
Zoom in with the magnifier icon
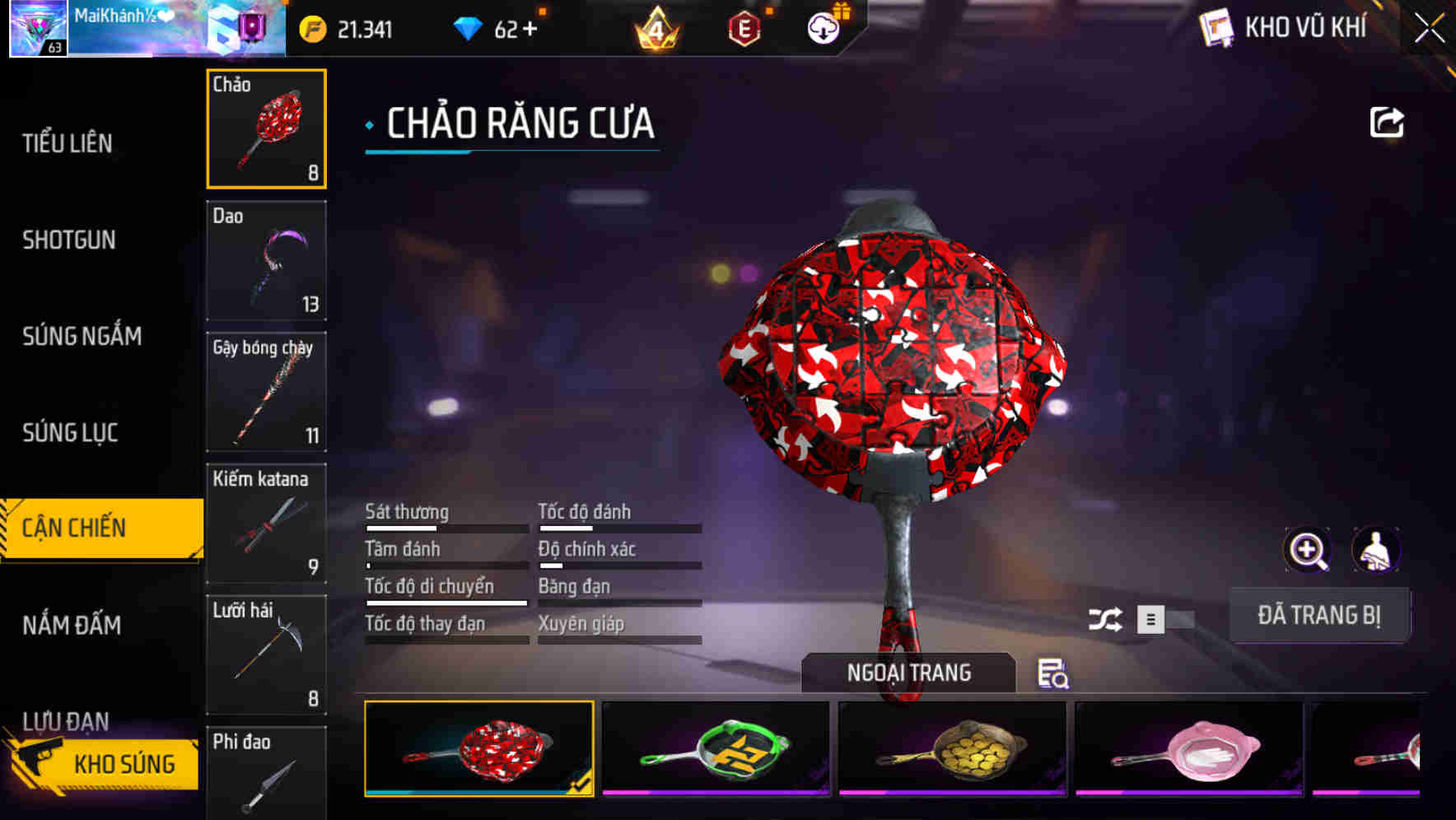pyautogui.click(x=1306, y=550)
